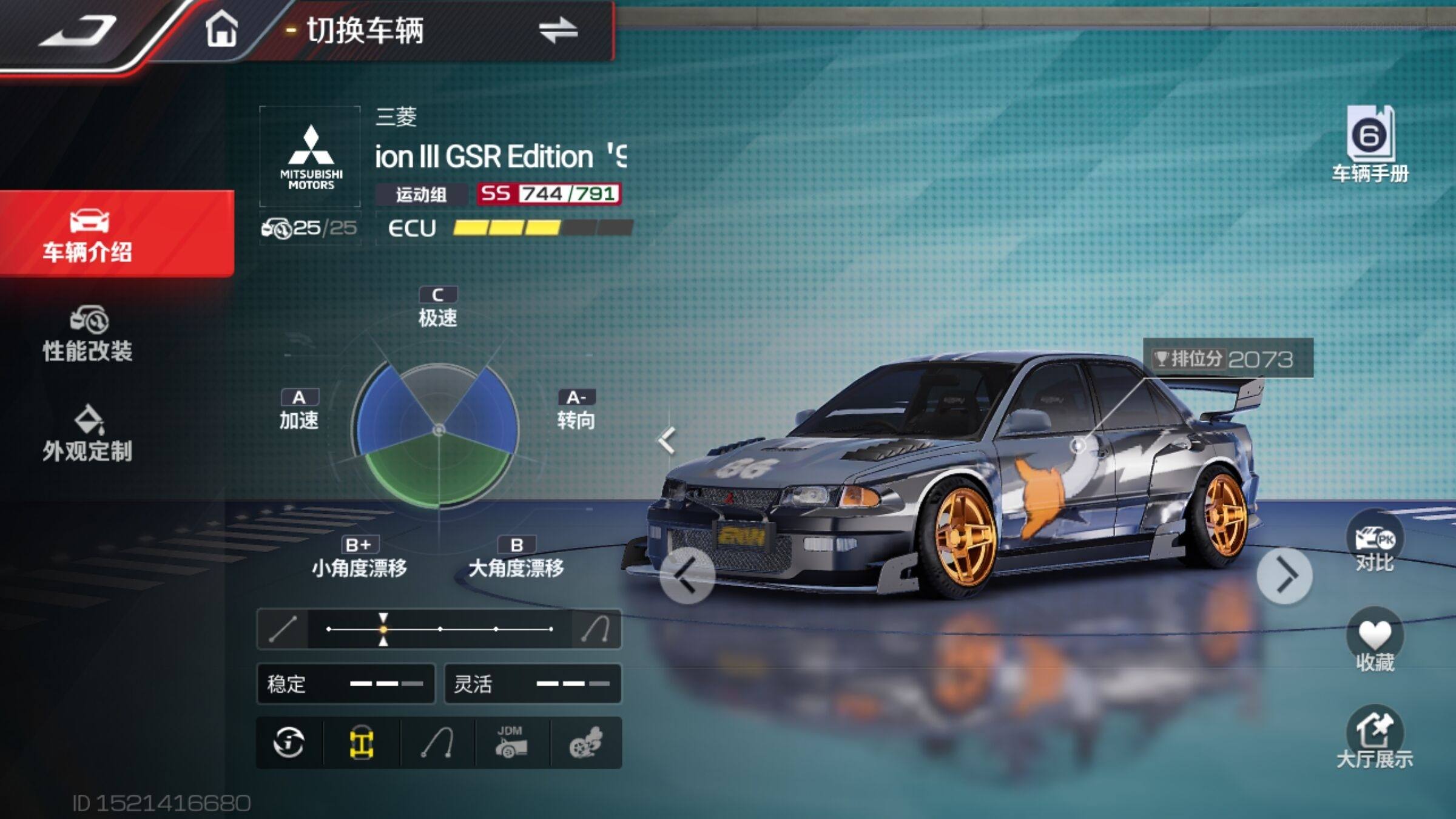The image size is (1456, 819).
Task: Click the engine smoke icon
Action: click(585, 743)
